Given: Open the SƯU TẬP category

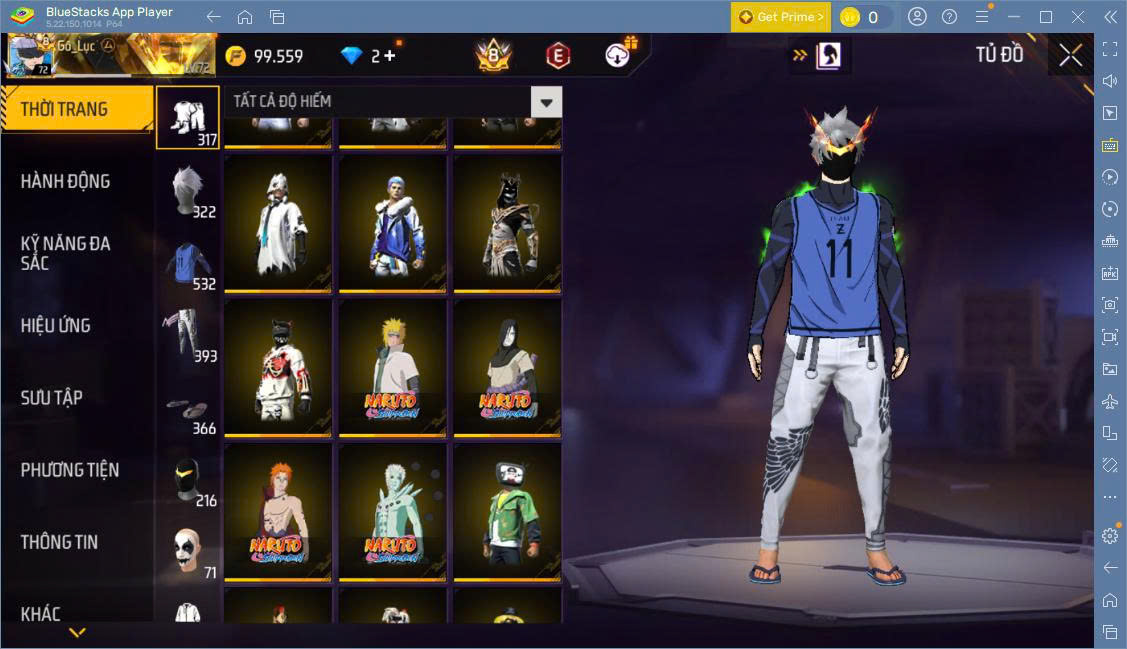Looking at the screenshot, I should pos(52,397).
